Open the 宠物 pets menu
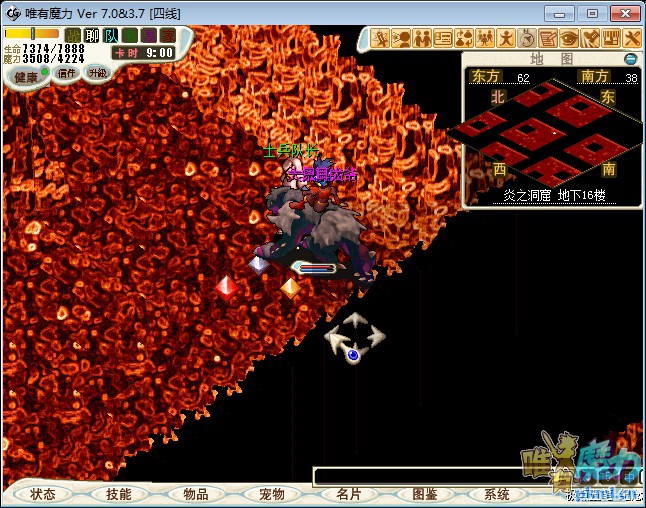This screenshot has height=508, width=646. [x=271, y=494]
